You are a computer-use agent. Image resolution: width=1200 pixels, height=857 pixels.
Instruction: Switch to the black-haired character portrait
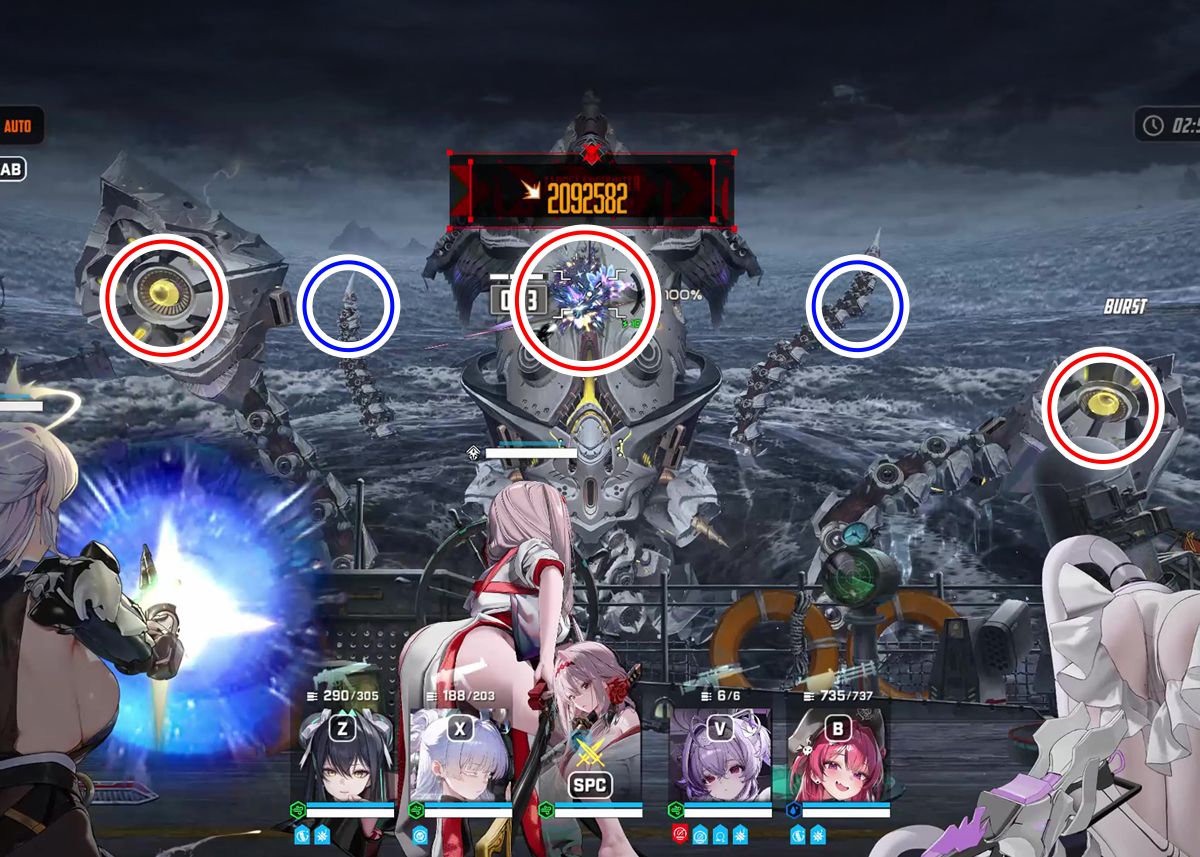[x=342, y=765]
